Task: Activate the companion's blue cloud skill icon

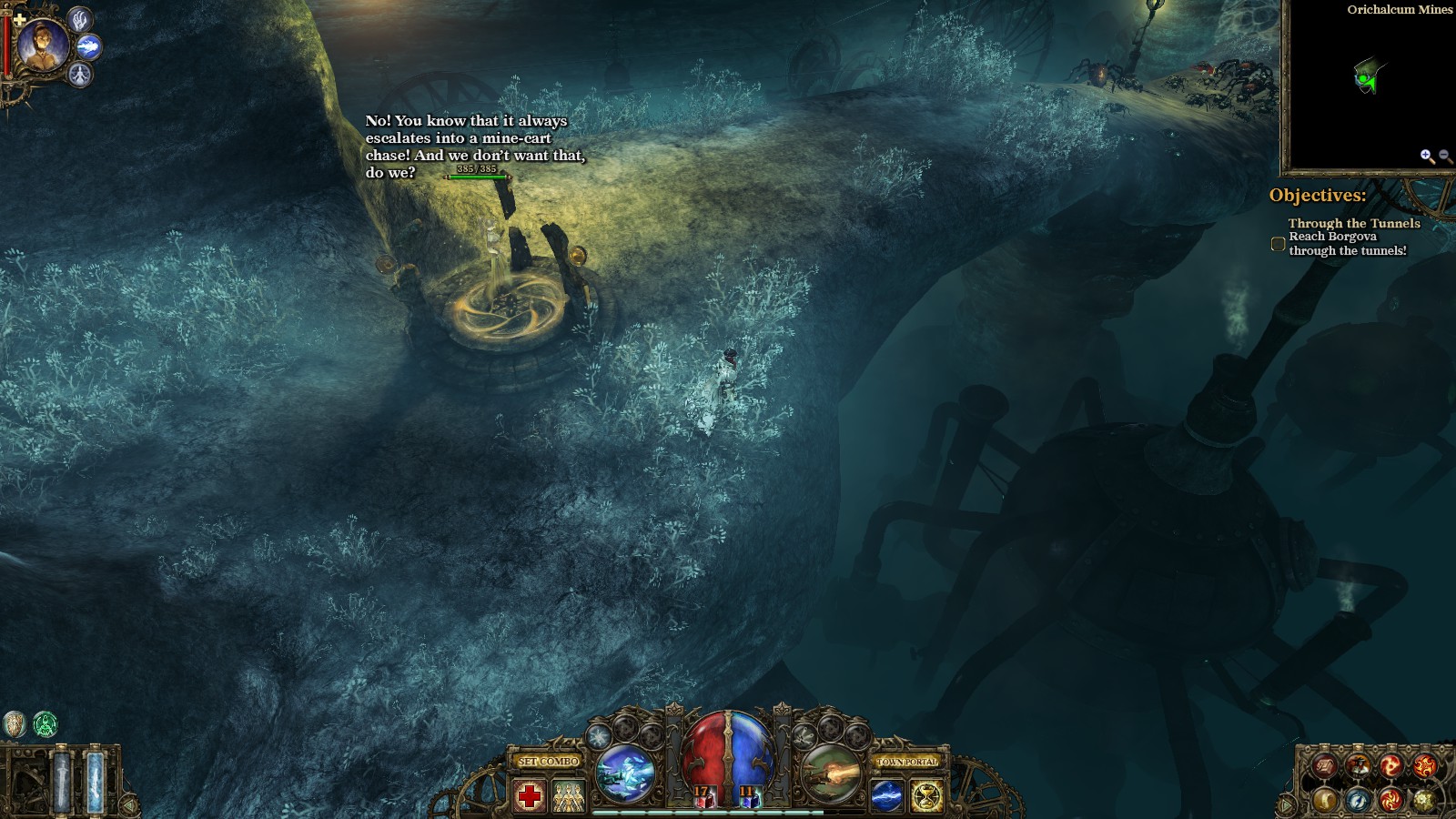Action: (x=89, y=46)
